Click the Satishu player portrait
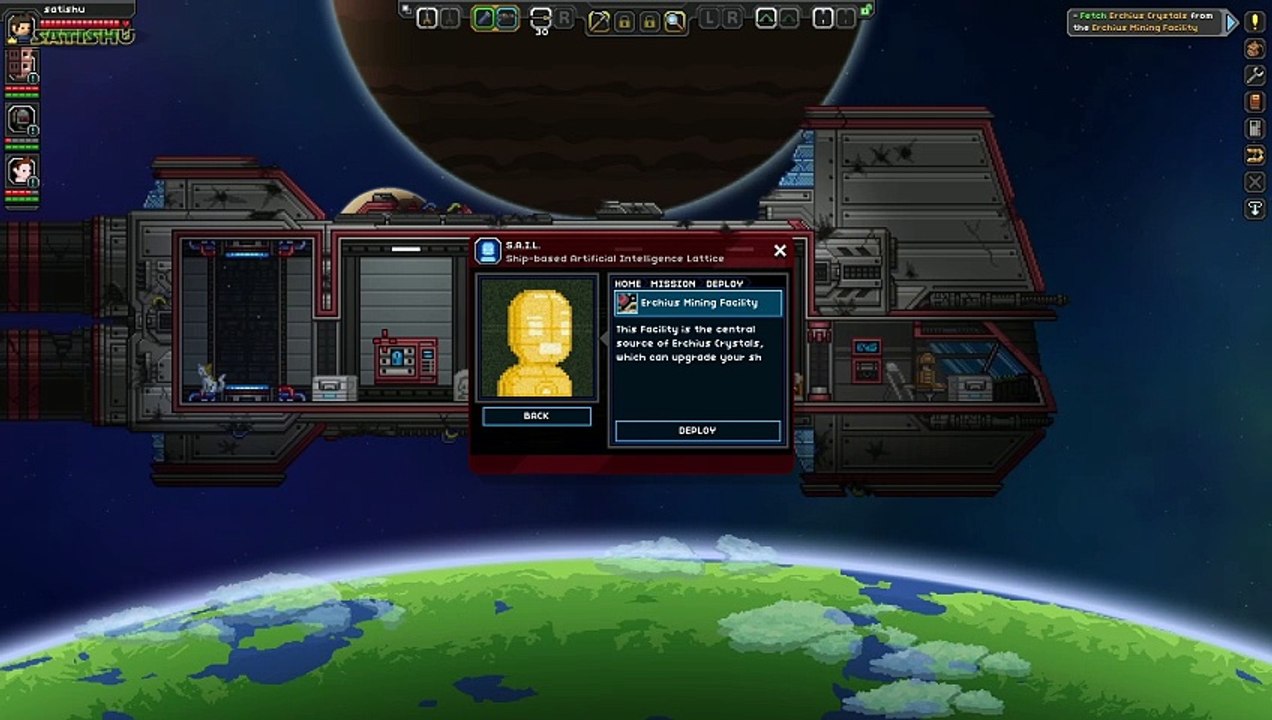The height and width of the screenshot is (720, 1272). (x=20, y=27)
